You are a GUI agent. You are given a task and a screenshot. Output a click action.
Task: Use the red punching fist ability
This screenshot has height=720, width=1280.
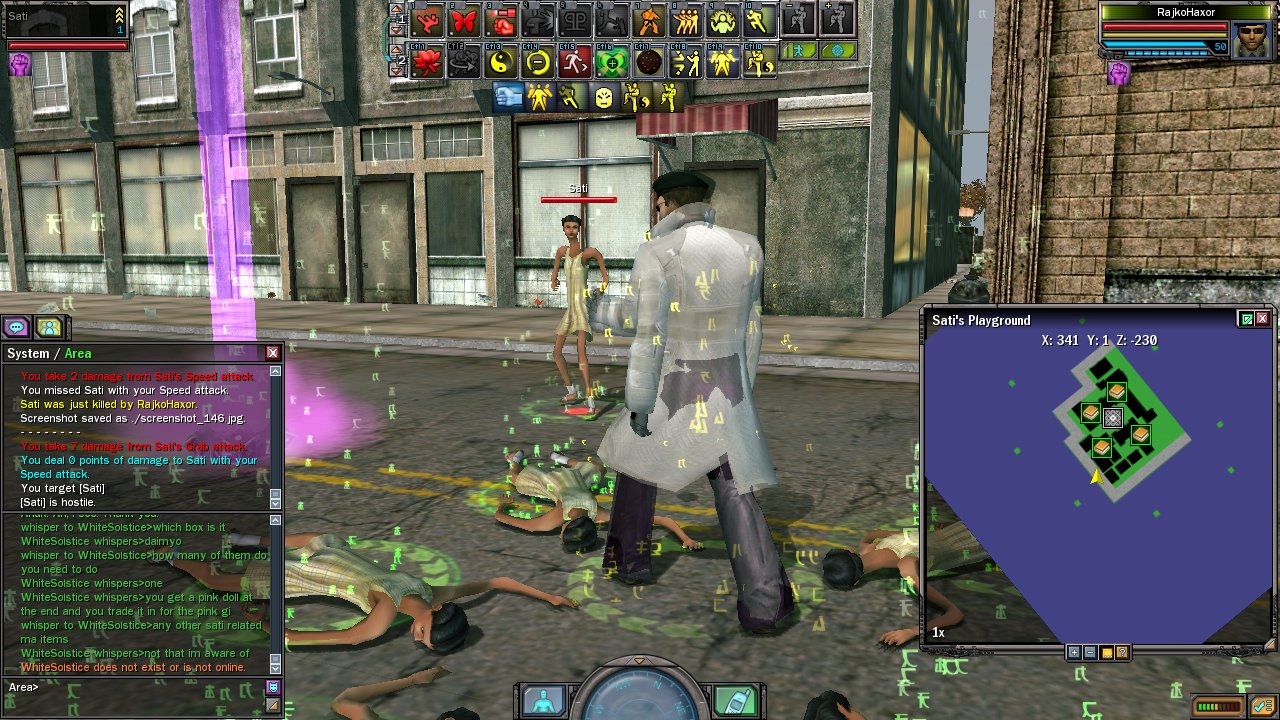tap(501, 20)
